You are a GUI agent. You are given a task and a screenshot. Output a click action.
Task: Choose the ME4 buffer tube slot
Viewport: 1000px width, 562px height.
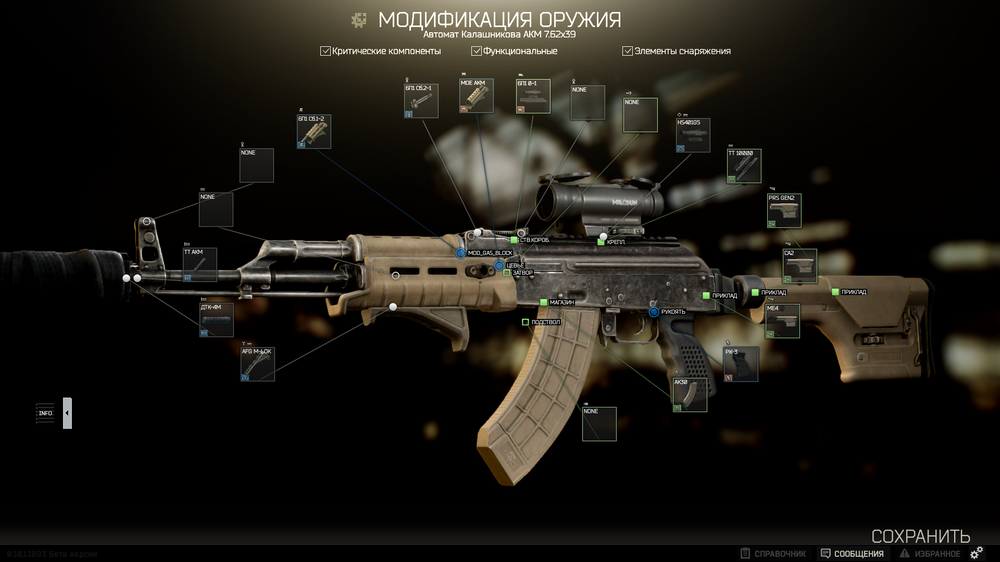(783, 322)
